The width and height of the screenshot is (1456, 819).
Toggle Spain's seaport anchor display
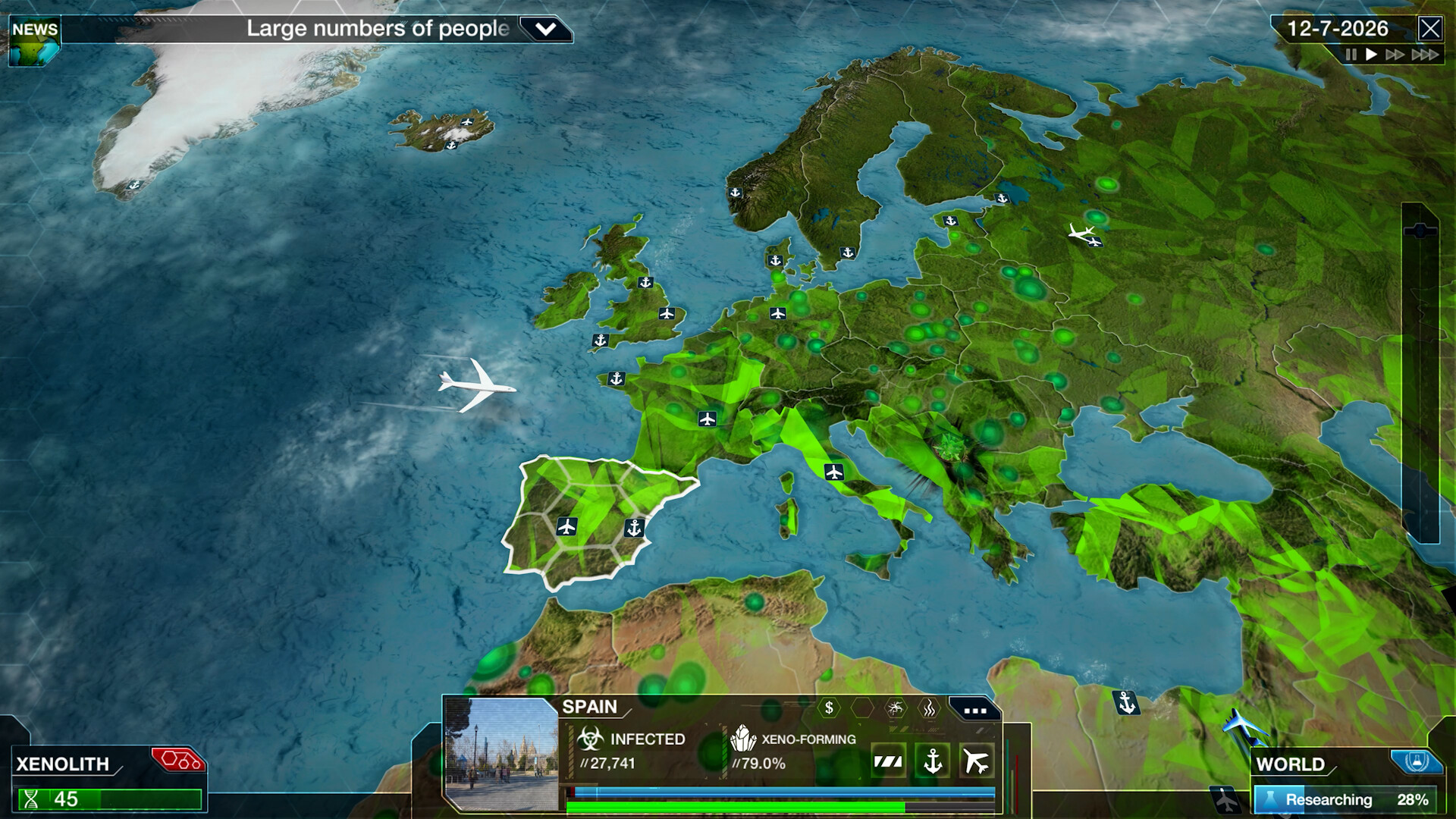[933, 761]
